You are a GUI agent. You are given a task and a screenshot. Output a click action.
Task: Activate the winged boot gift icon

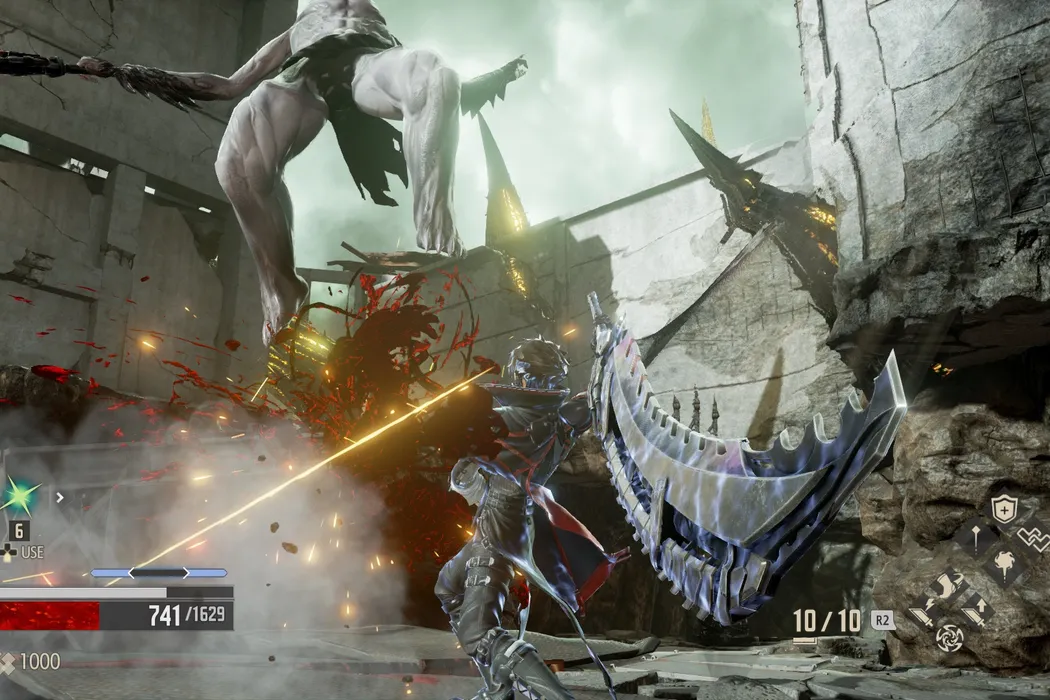point(946,583)
